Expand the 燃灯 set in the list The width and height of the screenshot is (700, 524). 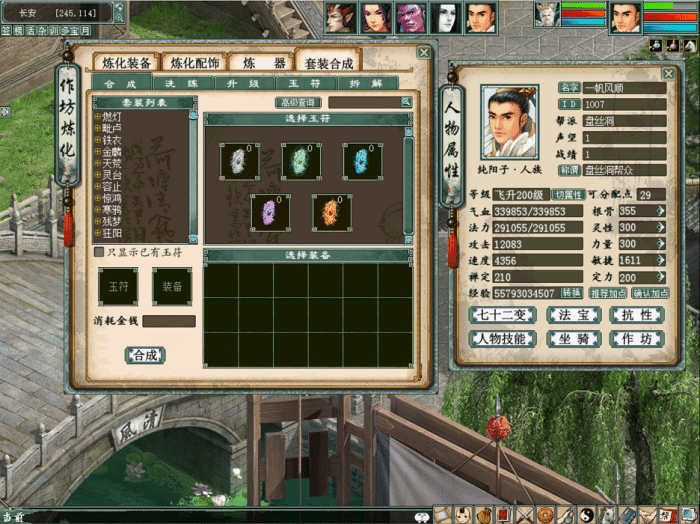97,117
